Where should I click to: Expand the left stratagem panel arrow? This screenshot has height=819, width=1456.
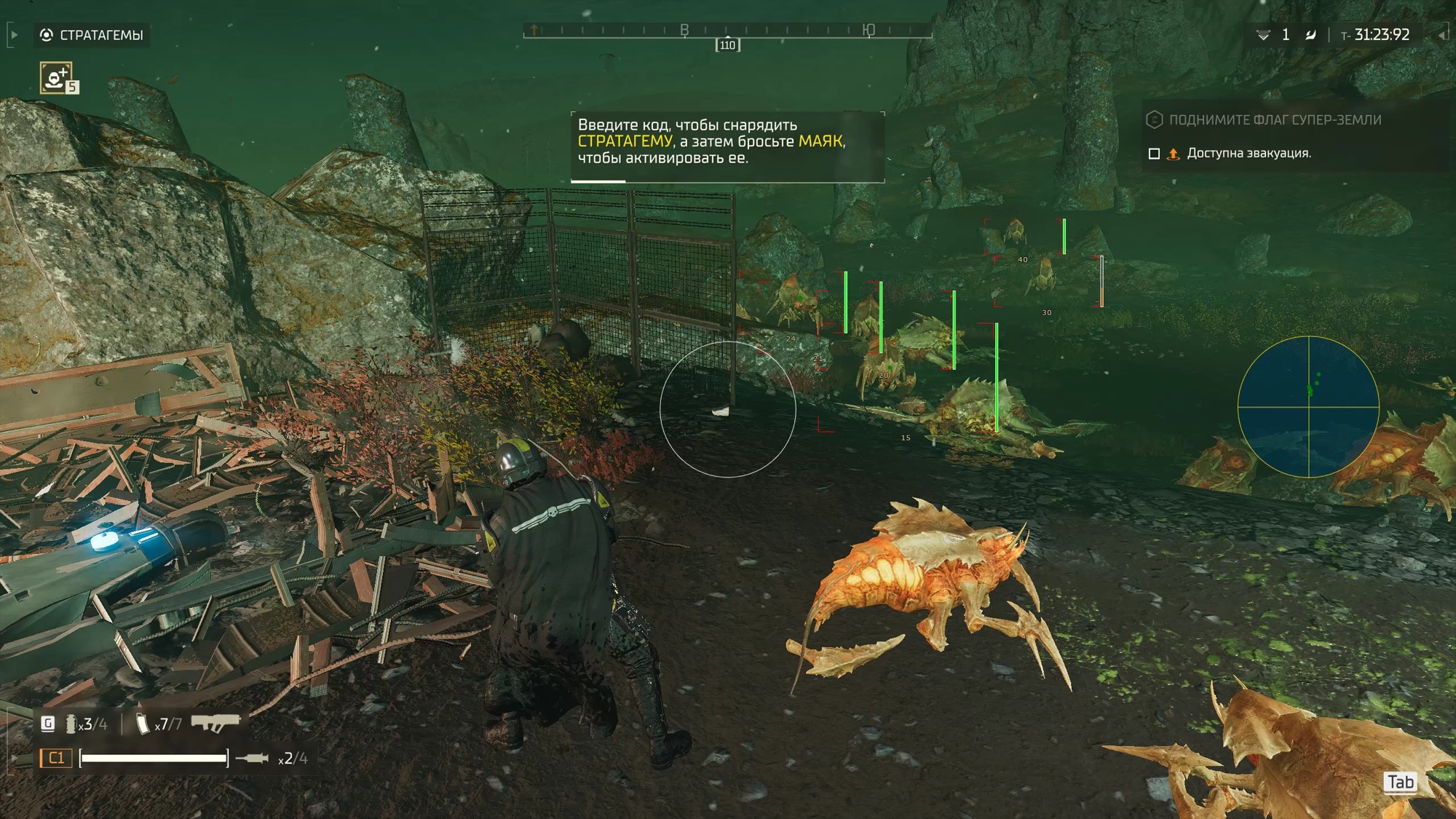click(x=13, y=35)
